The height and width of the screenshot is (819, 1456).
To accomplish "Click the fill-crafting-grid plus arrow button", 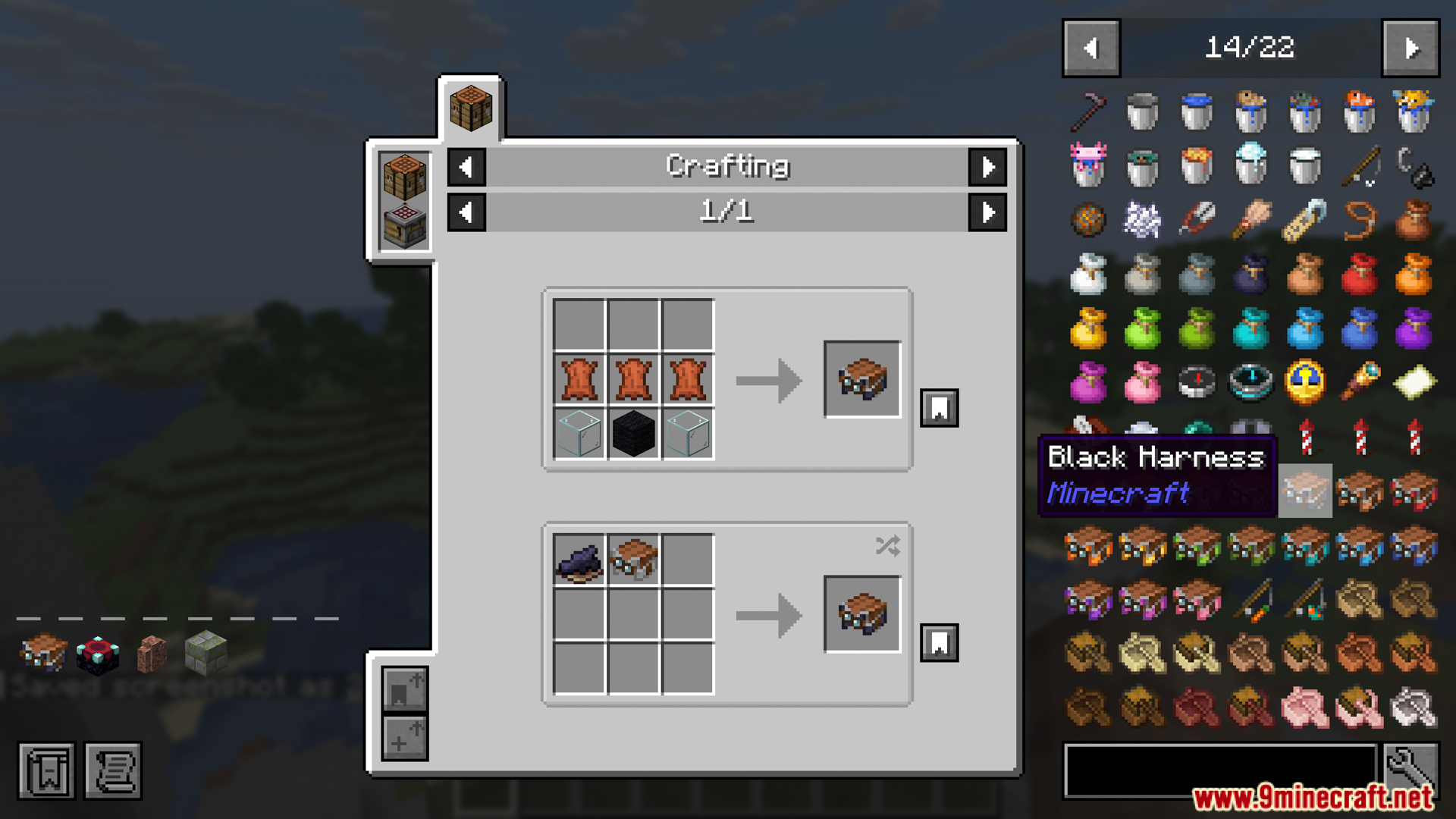I will (404, 738).
